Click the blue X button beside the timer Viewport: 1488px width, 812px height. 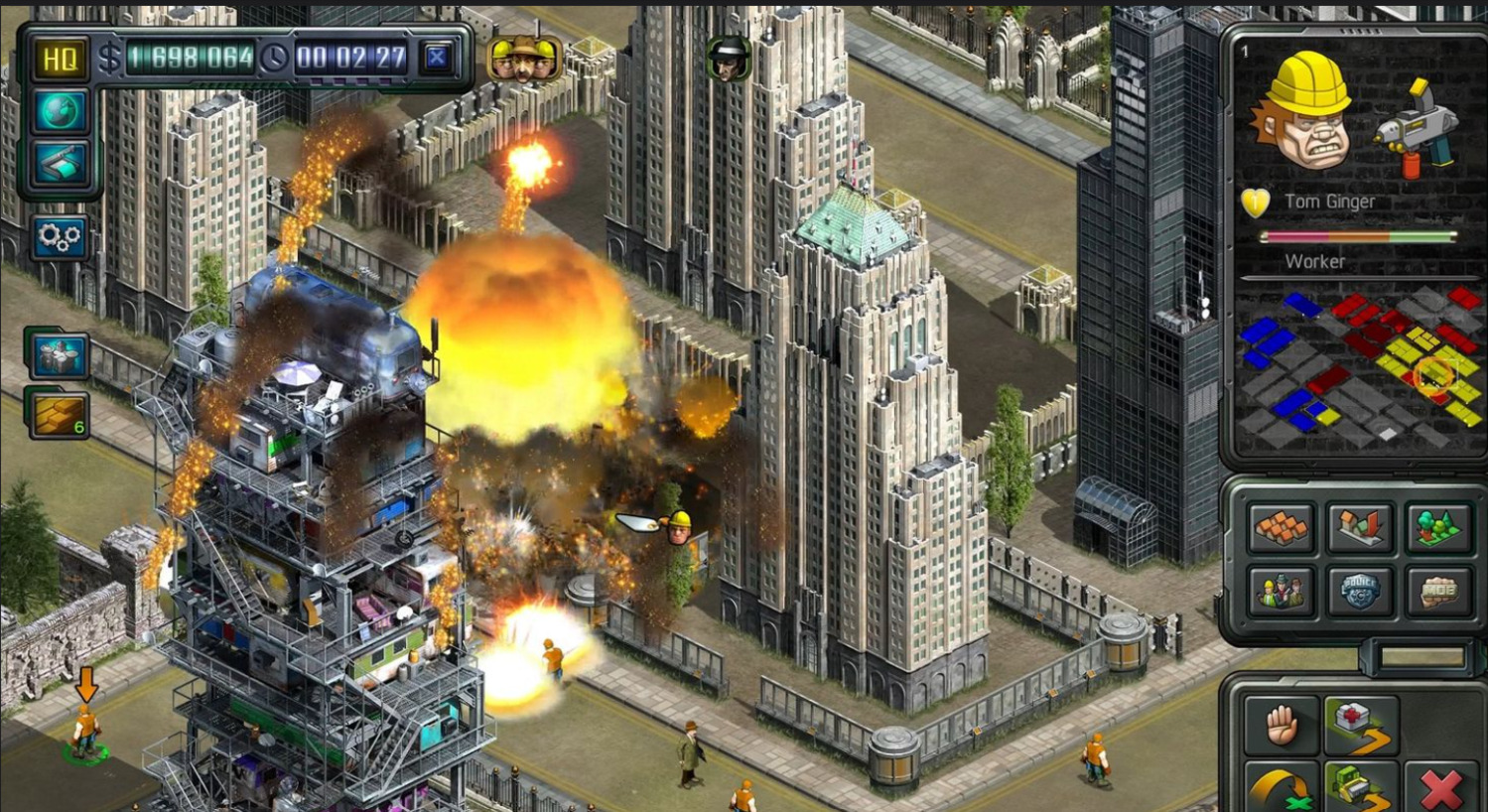point(436,59)
